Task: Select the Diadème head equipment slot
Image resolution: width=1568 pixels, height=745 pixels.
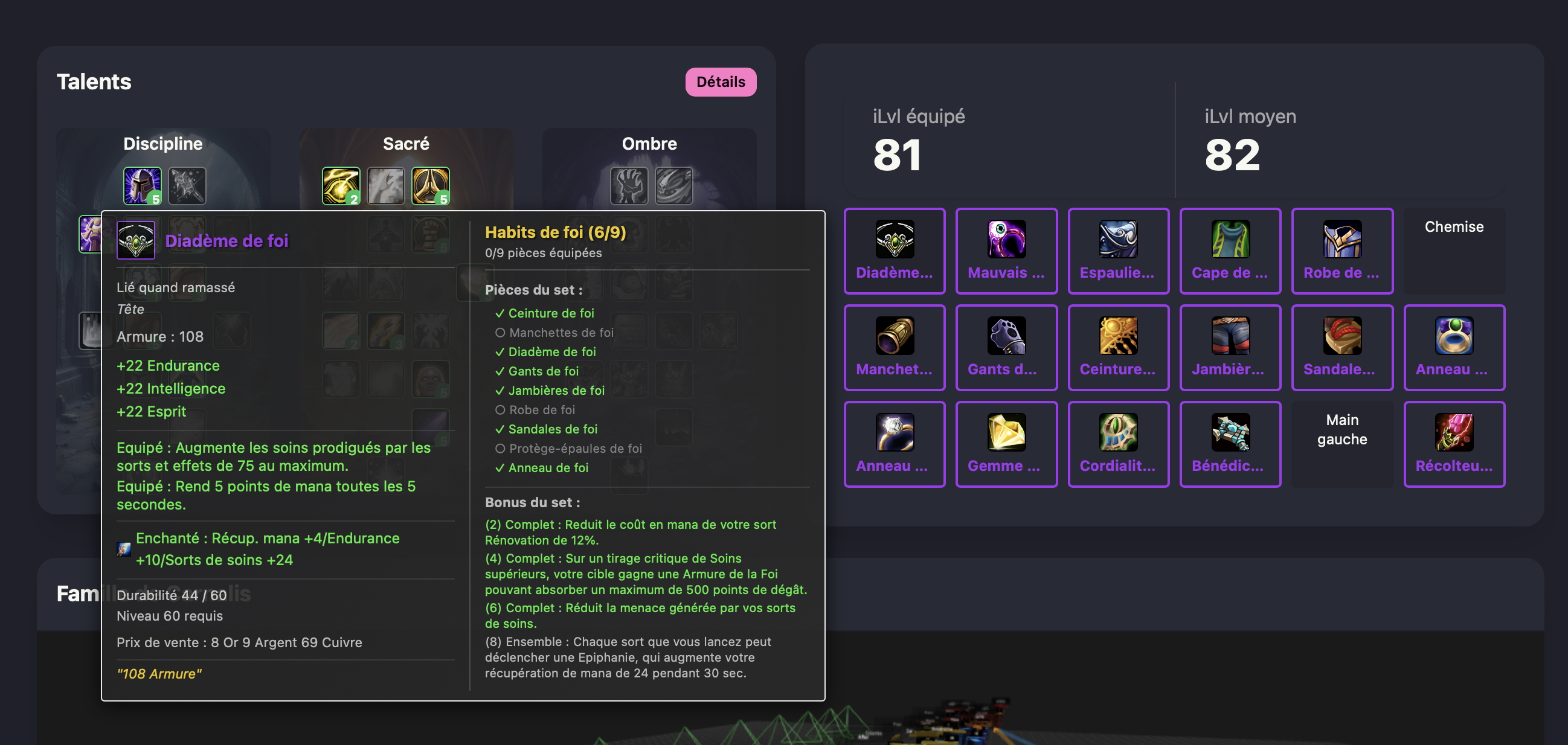Action: pos(893,251)
